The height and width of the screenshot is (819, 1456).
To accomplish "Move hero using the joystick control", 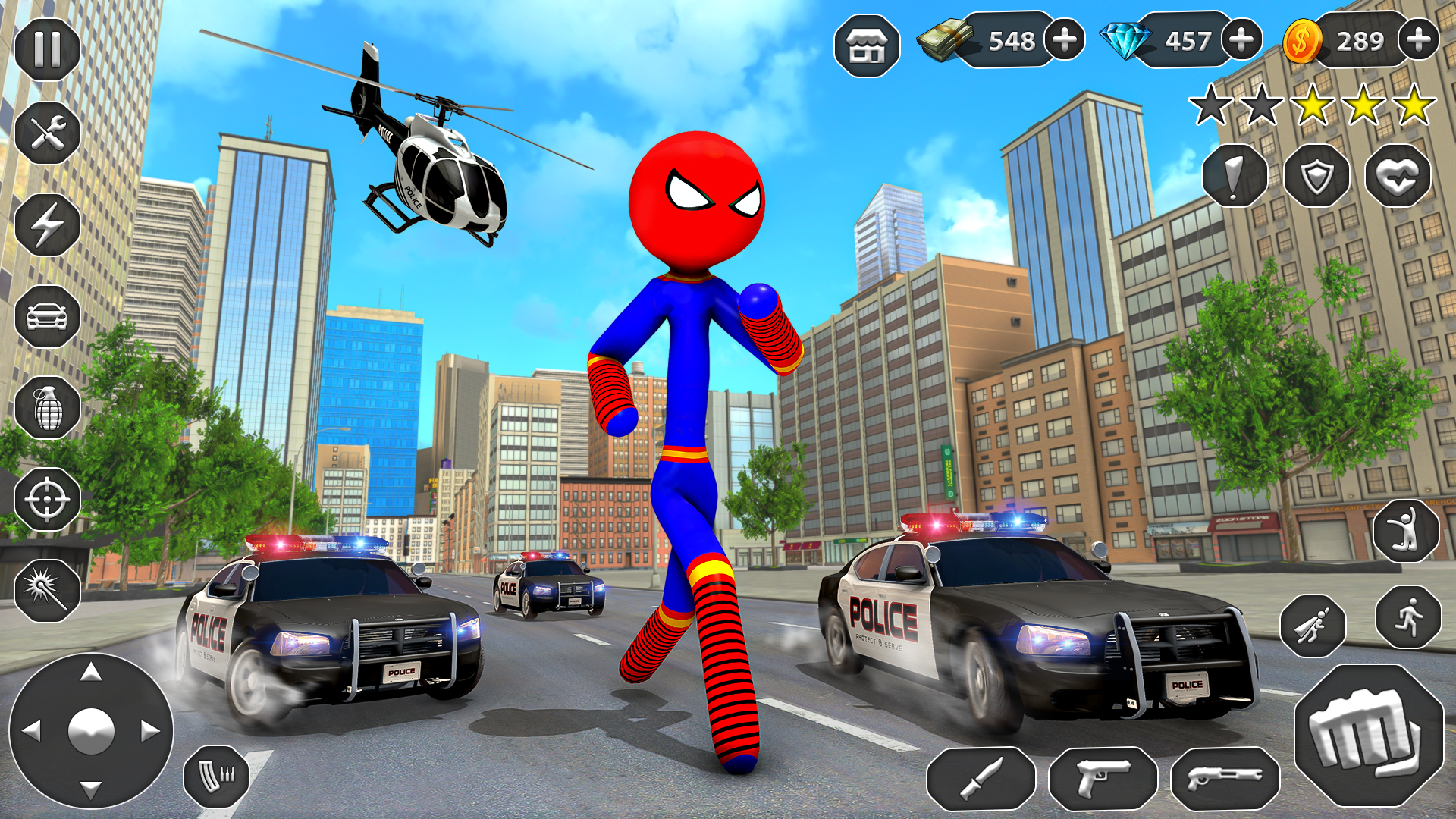I will (91, 732).
